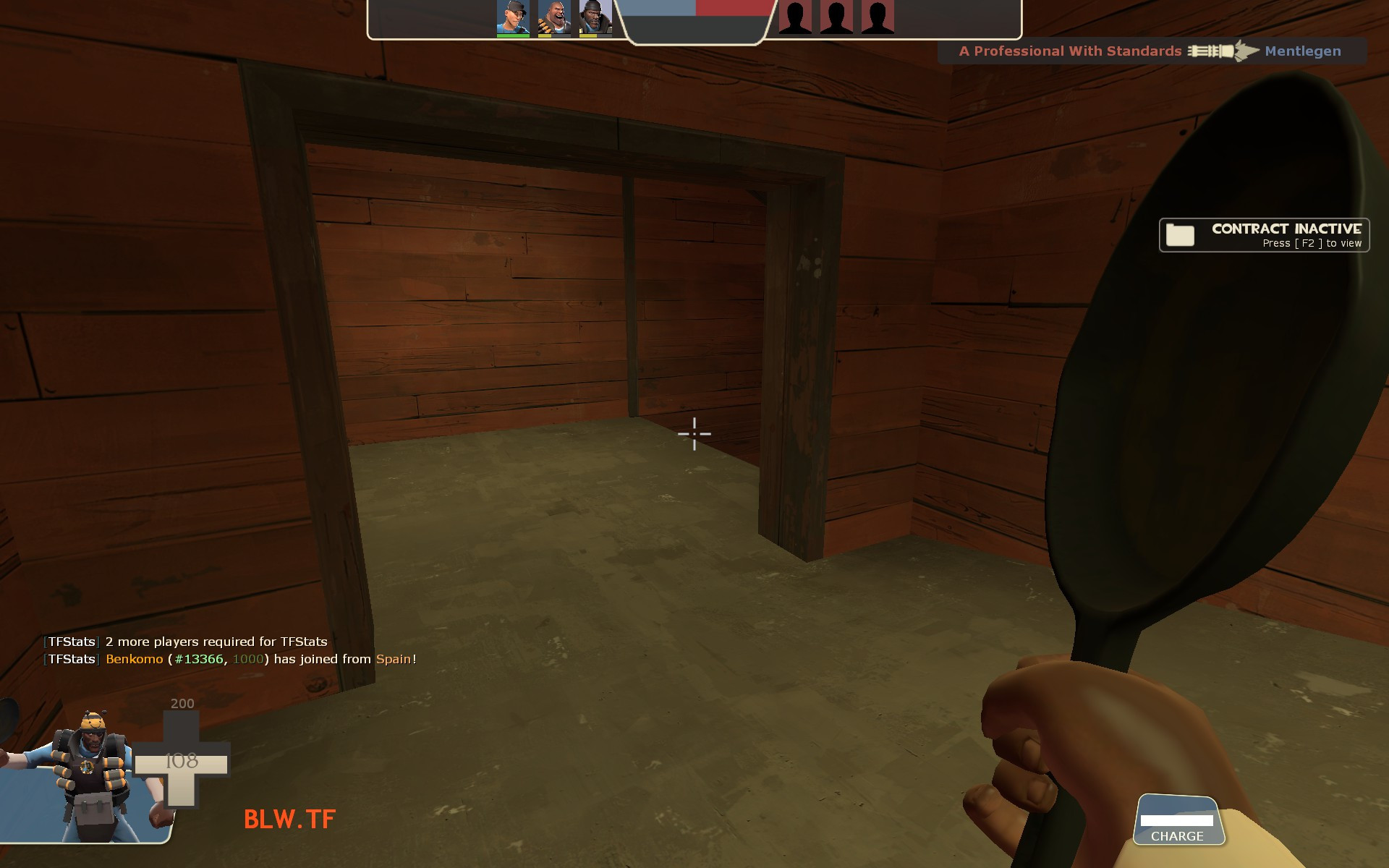Toggle the Heavy's yellow overheal bar

pos(546,36)
